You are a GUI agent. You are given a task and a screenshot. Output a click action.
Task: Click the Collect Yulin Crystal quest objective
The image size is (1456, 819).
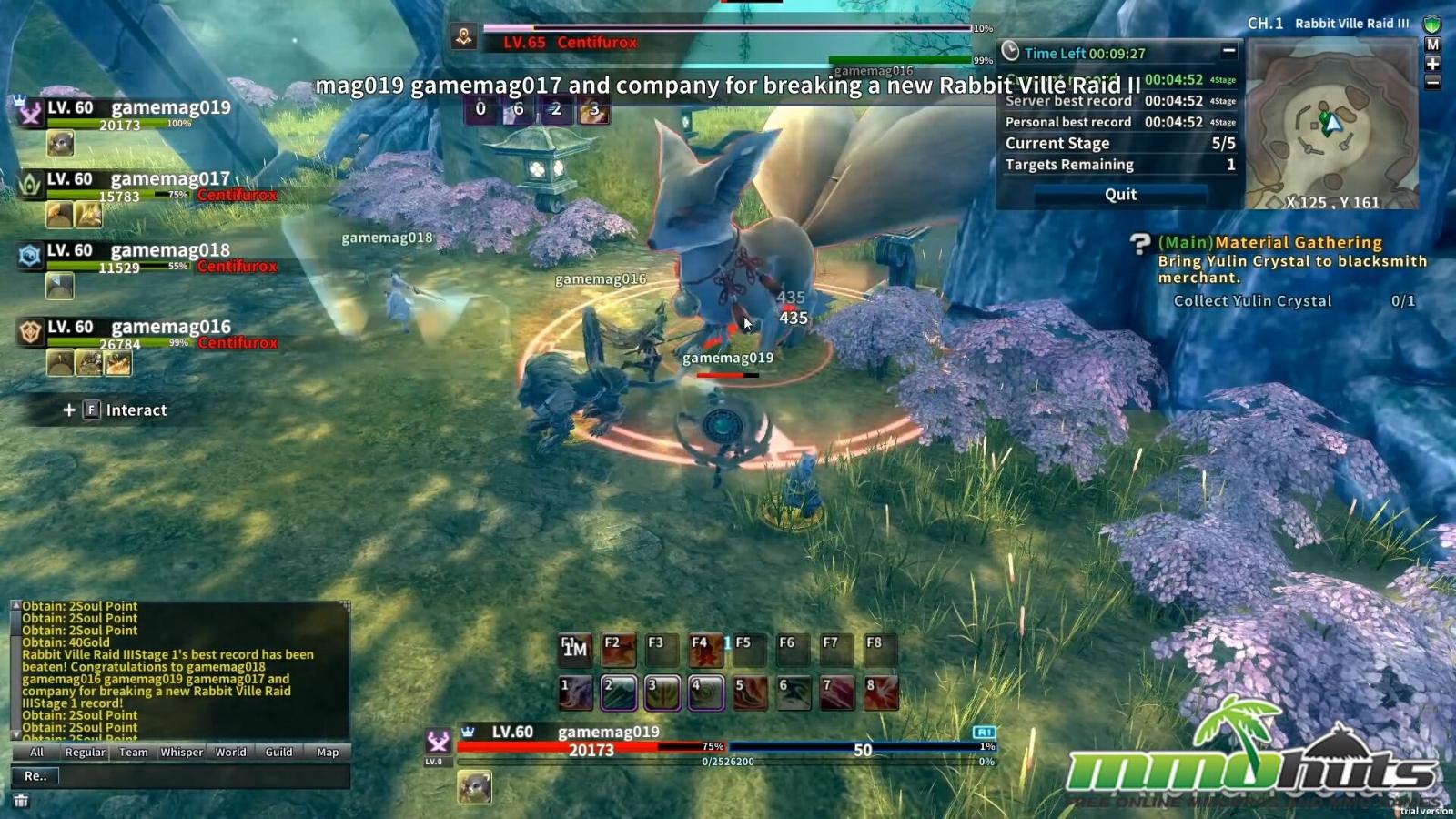[x=1254, y=301]
